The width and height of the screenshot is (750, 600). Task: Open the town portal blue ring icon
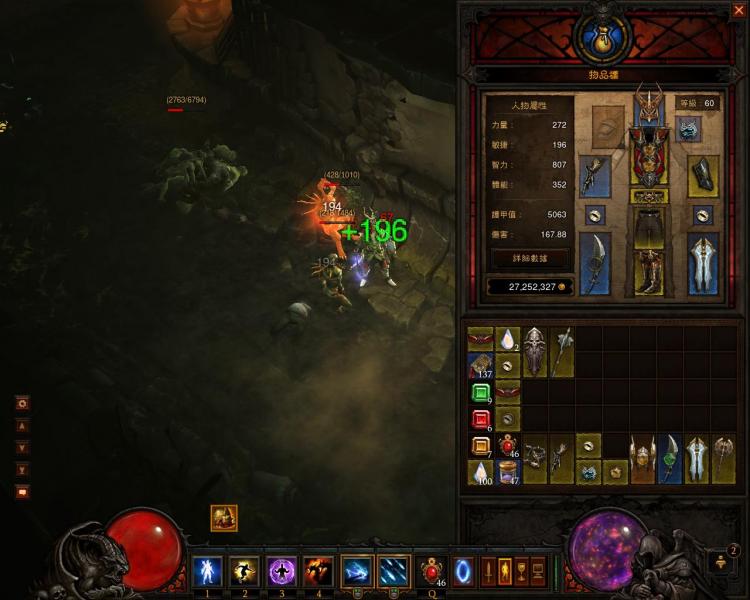(465, 571)
